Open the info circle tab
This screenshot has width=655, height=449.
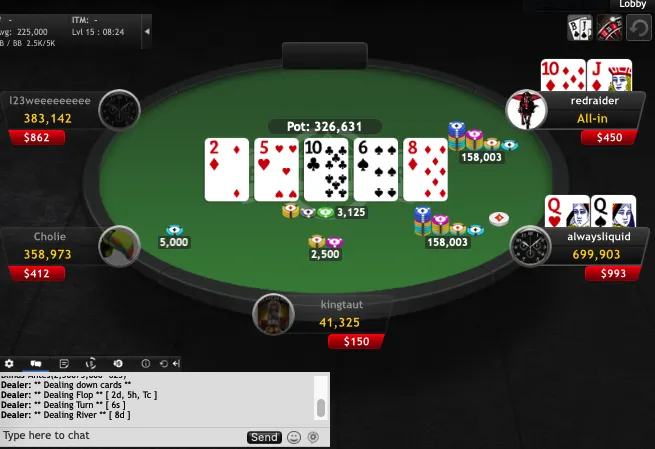[x=145, y=363]
